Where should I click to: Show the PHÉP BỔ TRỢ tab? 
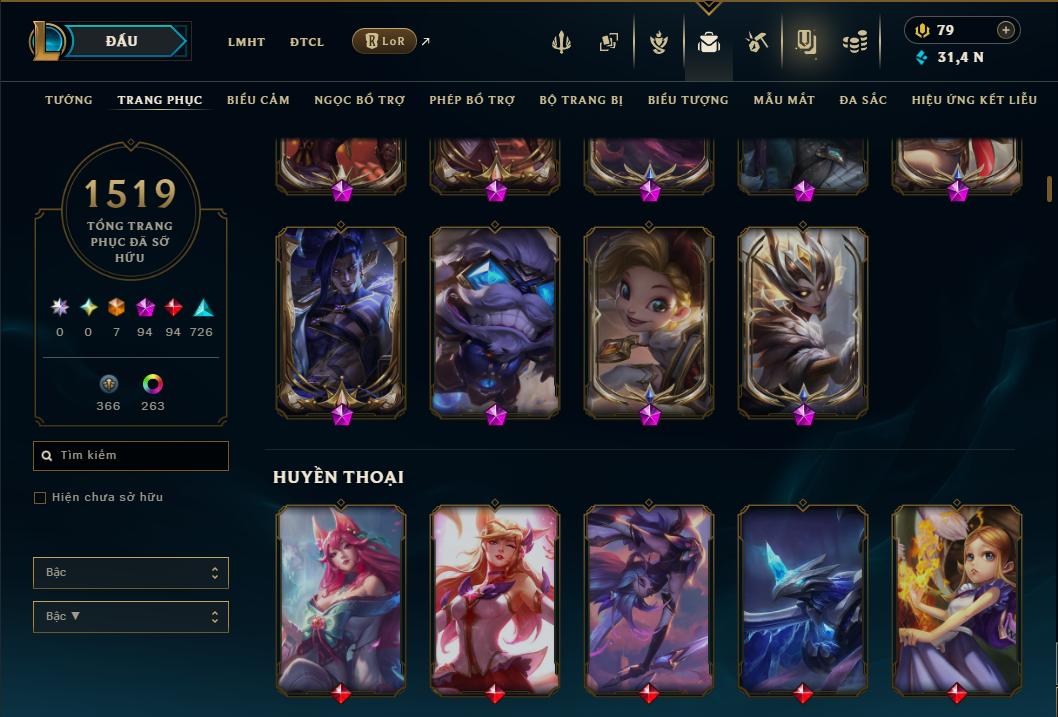472,100
